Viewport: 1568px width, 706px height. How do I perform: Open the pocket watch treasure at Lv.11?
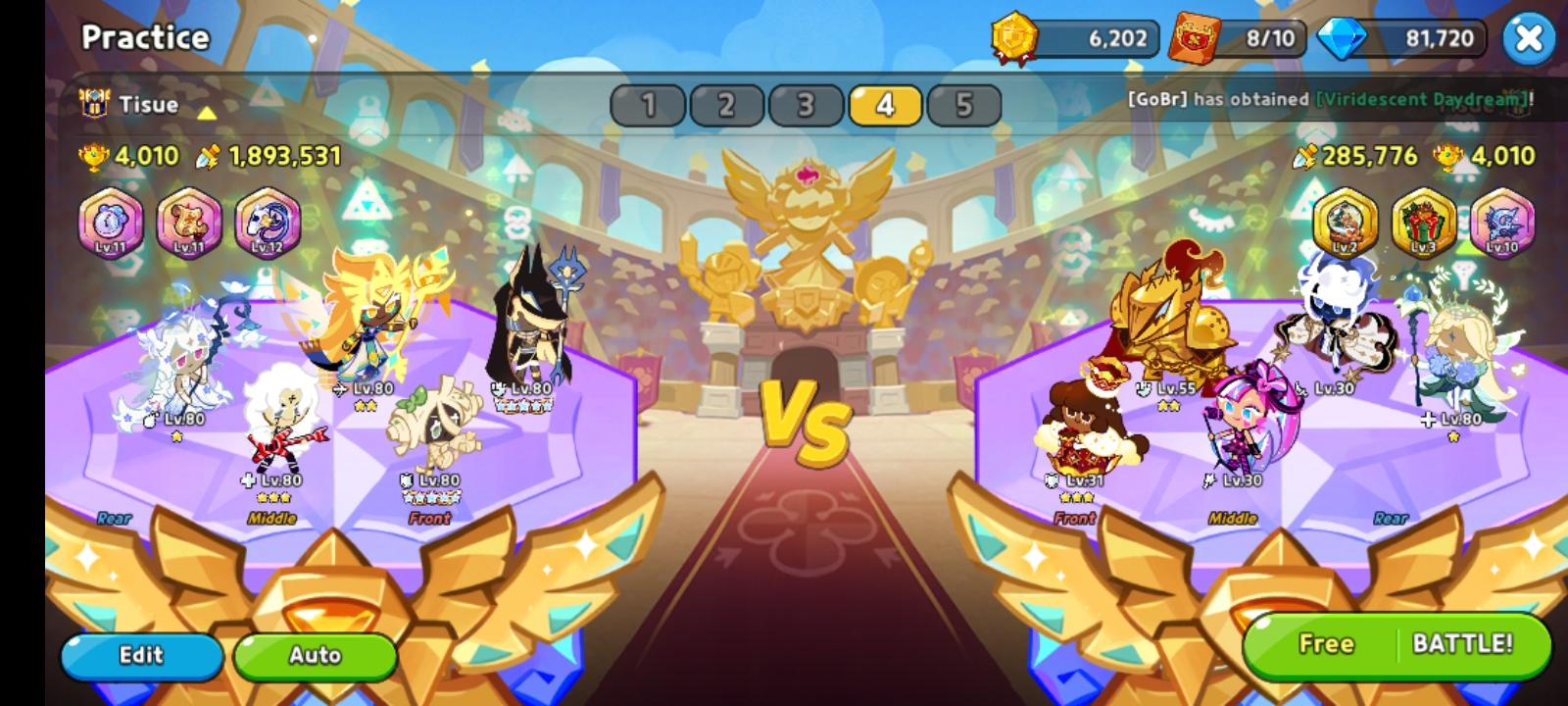(x=111, y=224)
